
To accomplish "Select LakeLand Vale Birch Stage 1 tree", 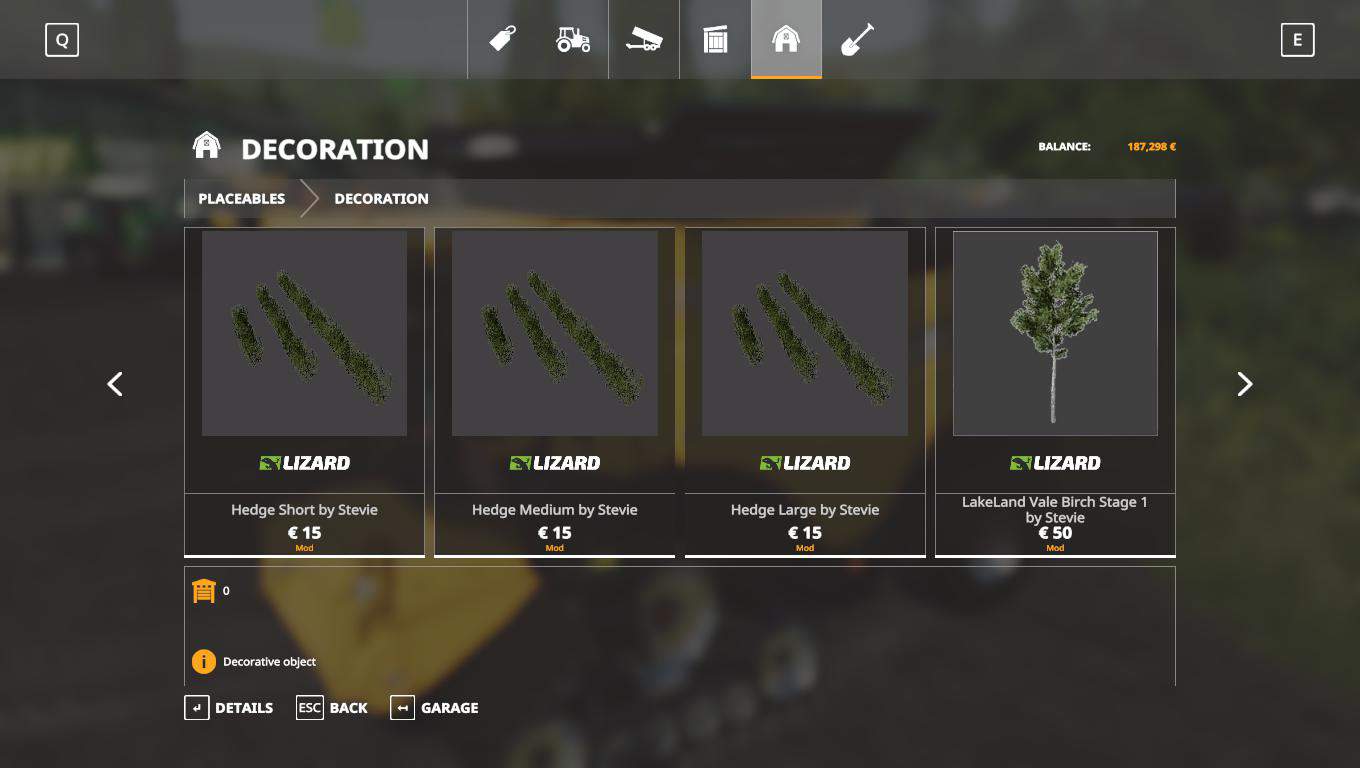I will (1055, 390).
